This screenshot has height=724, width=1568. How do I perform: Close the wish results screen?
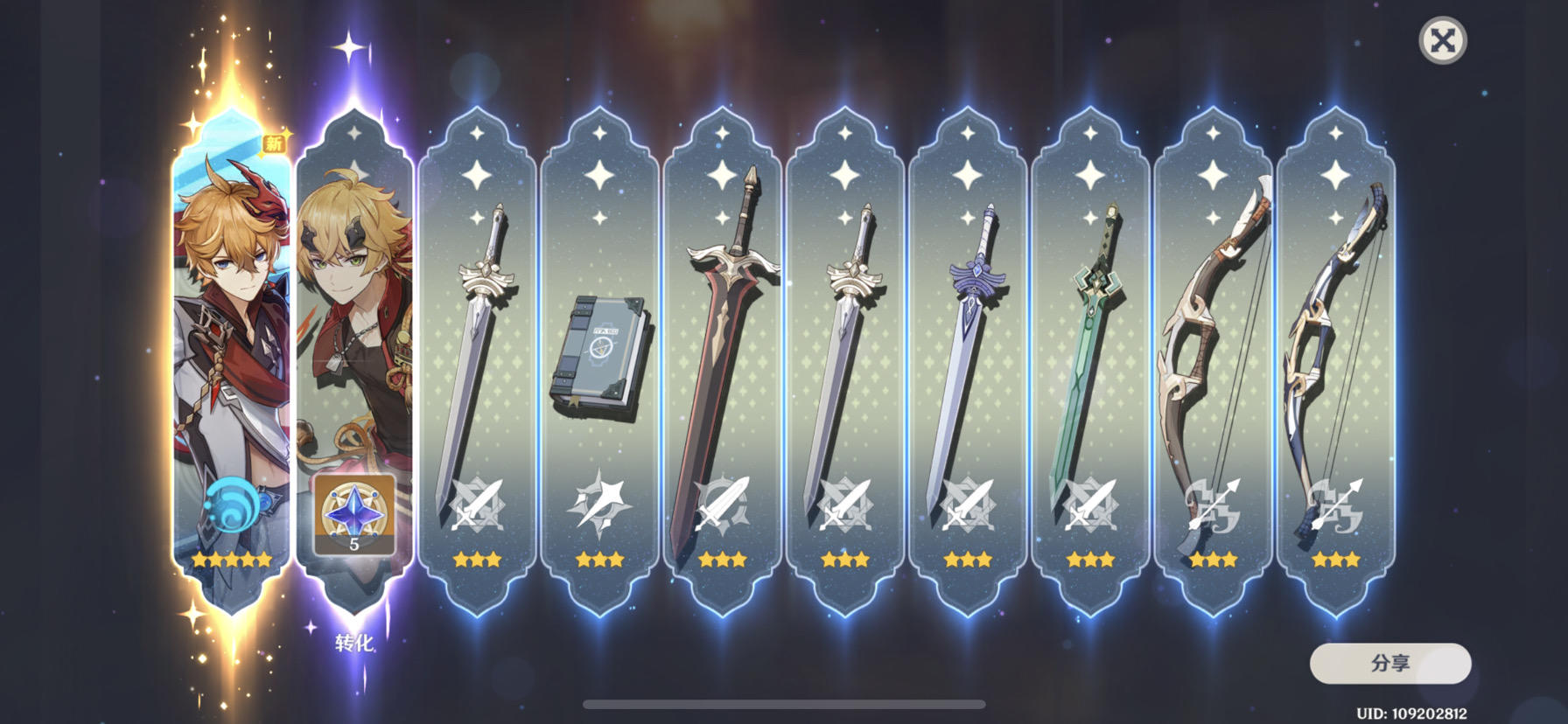1444,38
